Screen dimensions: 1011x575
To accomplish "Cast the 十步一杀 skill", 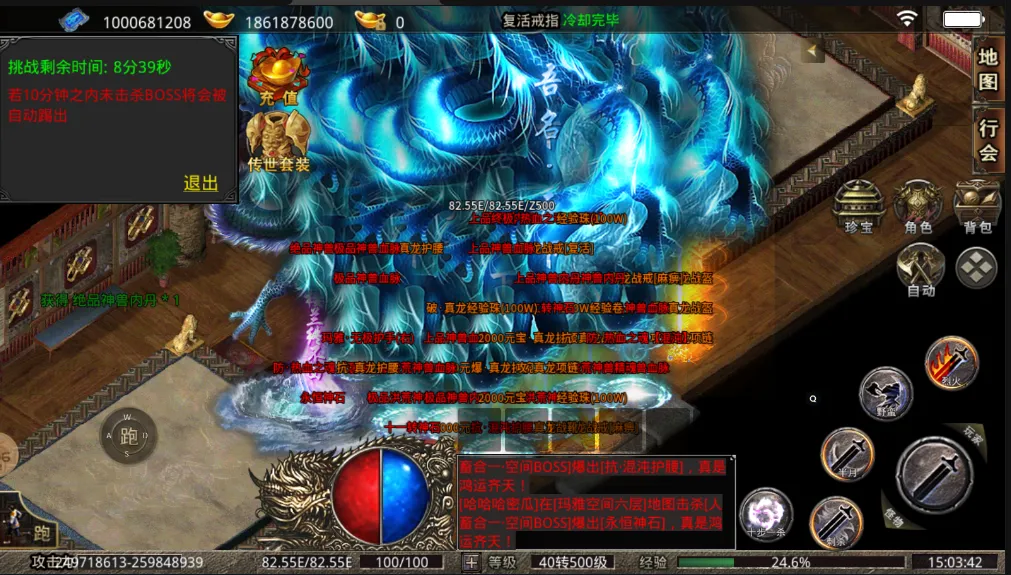I will click(x=766, y=515).
